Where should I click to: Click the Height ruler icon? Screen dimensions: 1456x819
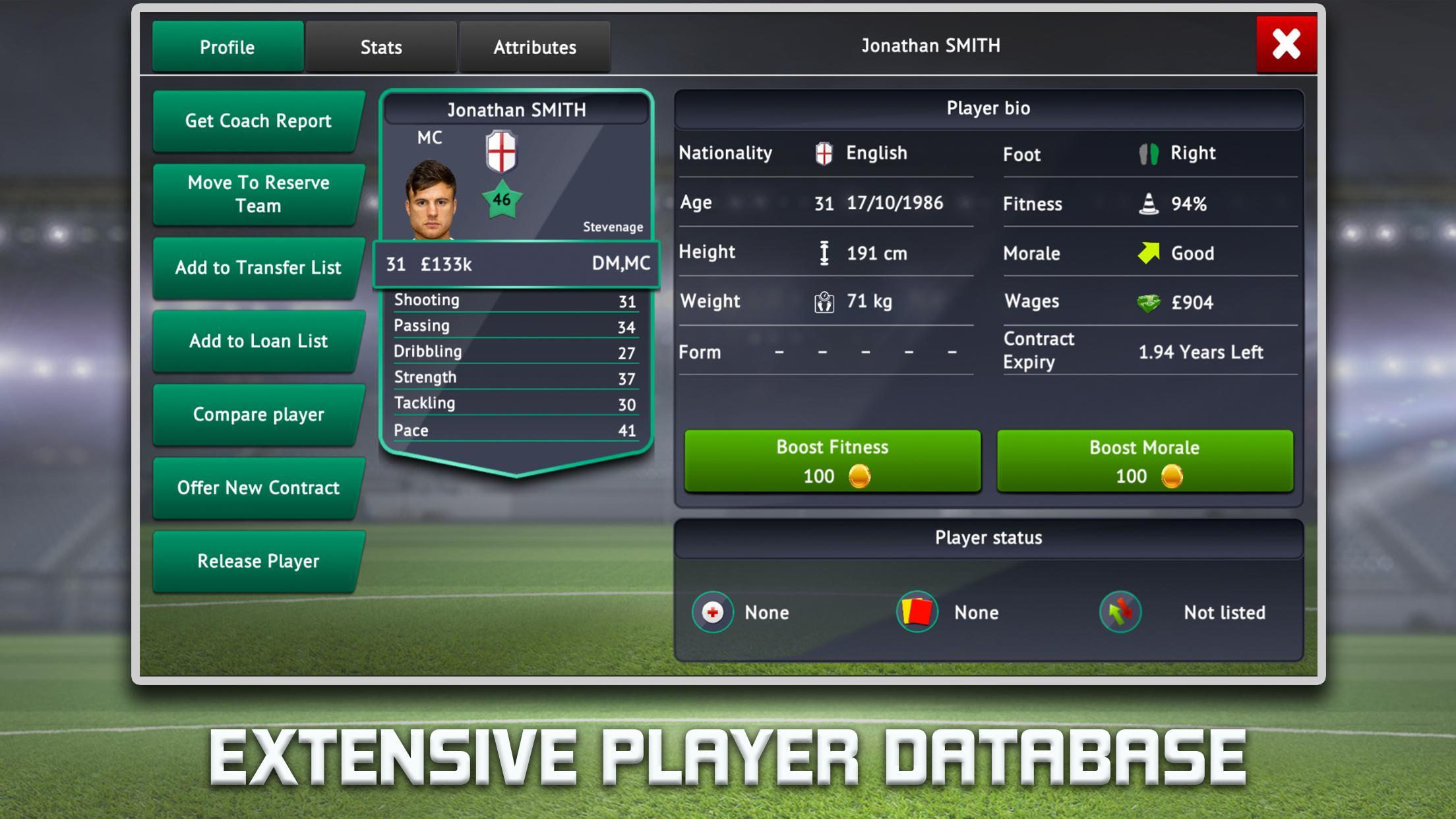coord(824,253)
